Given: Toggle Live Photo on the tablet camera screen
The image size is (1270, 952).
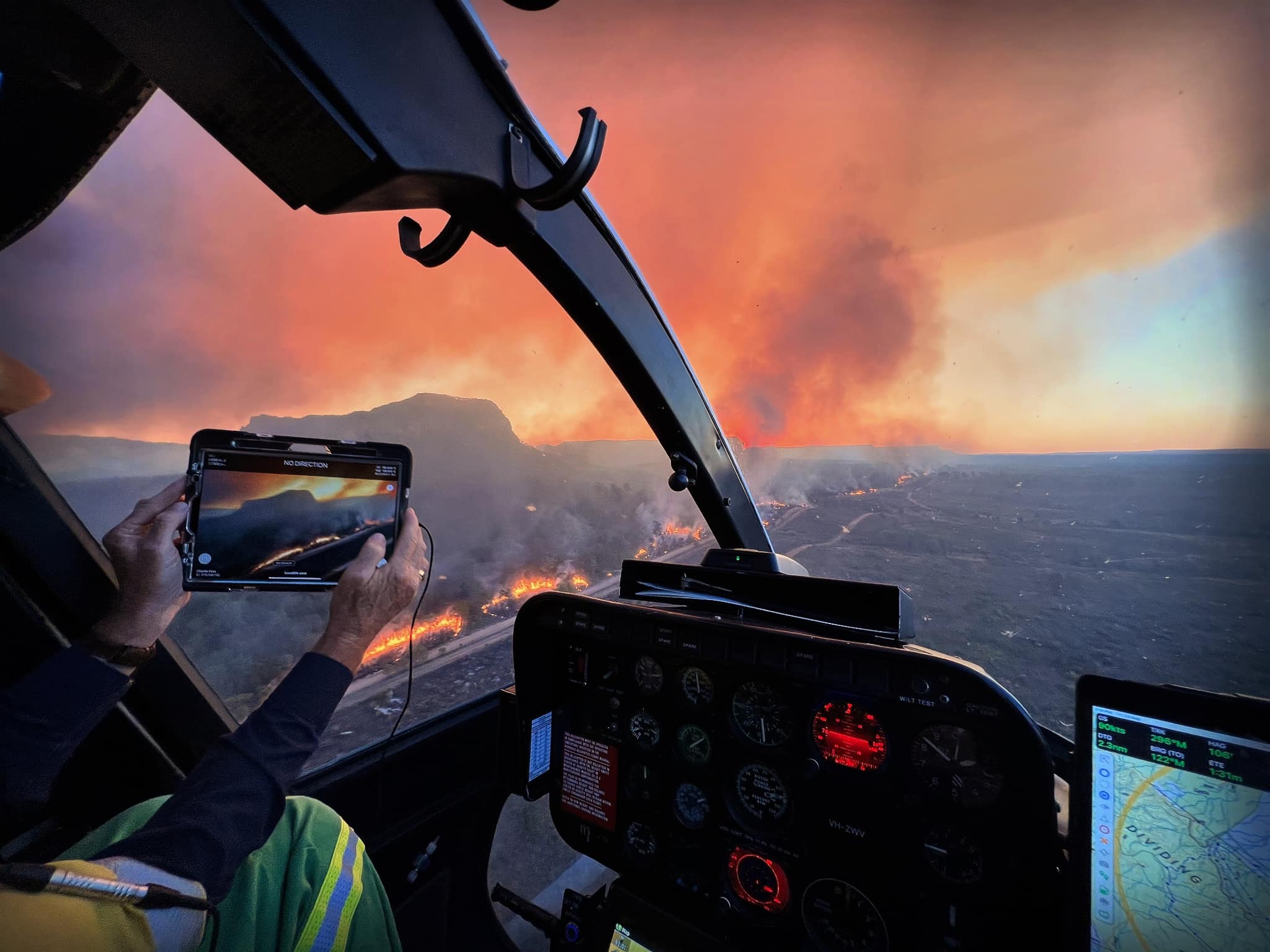Looking at the screenshot, I should [392, 488].
